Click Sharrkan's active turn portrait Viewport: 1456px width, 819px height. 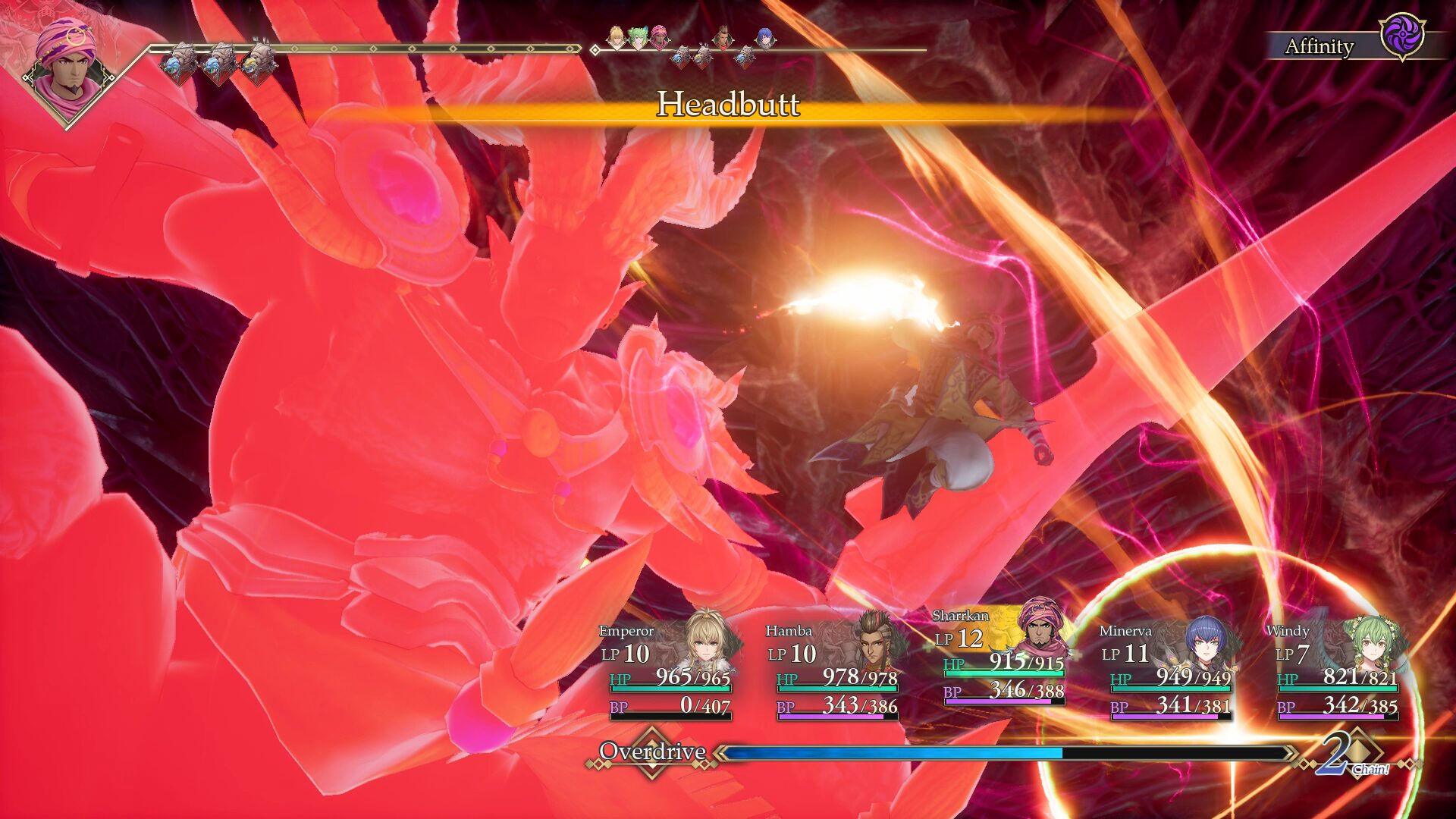click(x=67, y=72)
